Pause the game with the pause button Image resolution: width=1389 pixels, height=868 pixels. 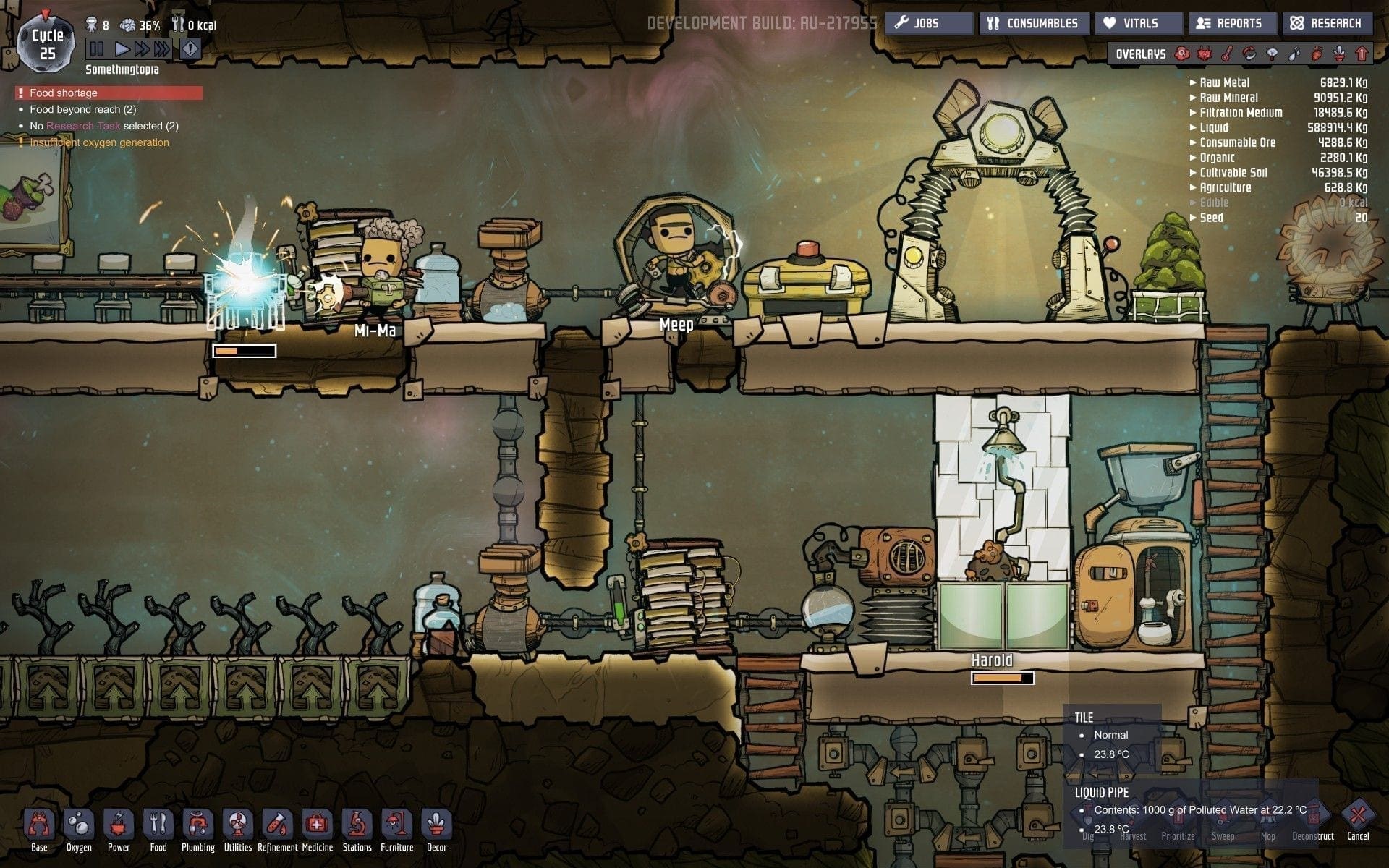point(96,49)
